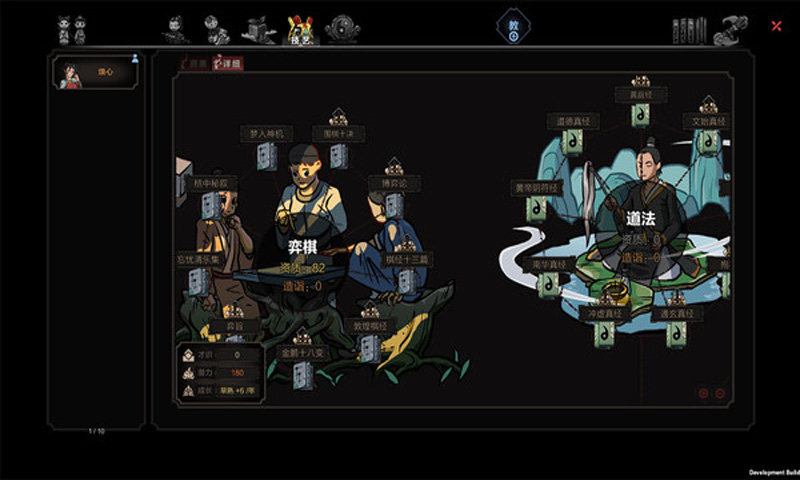Select the 围棋十诀 chess book
The height and width of the screenshot is (480, 800).
[x=339, y=154]
